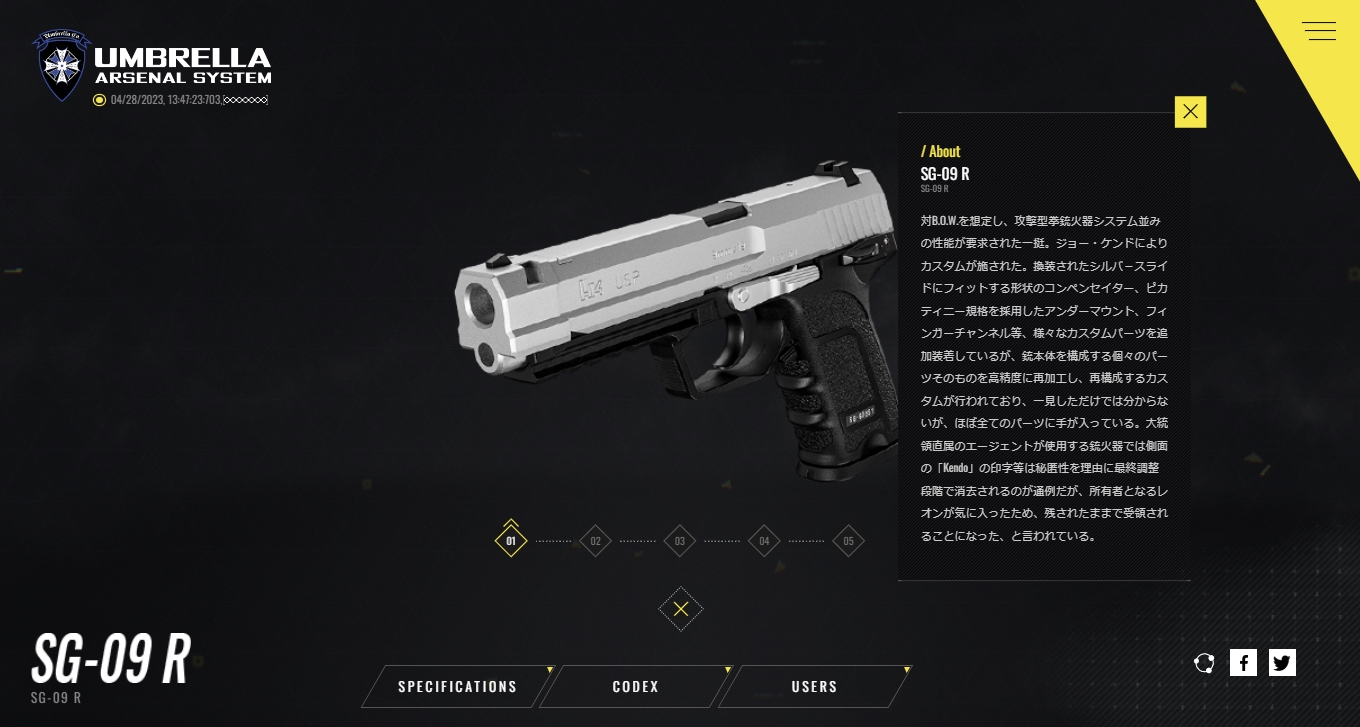The image size is (1360, 727).
Task: Click the diamond X close button
Action: [681, 609]
